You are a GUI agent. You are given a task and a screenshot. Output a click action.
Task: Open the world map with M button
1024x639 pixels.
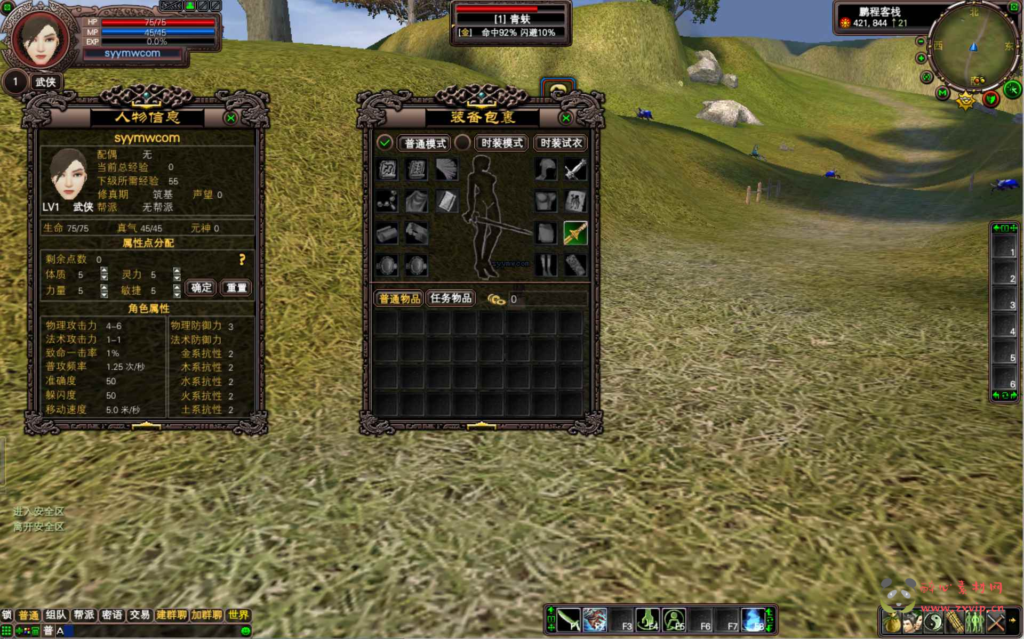coord(943,93)
